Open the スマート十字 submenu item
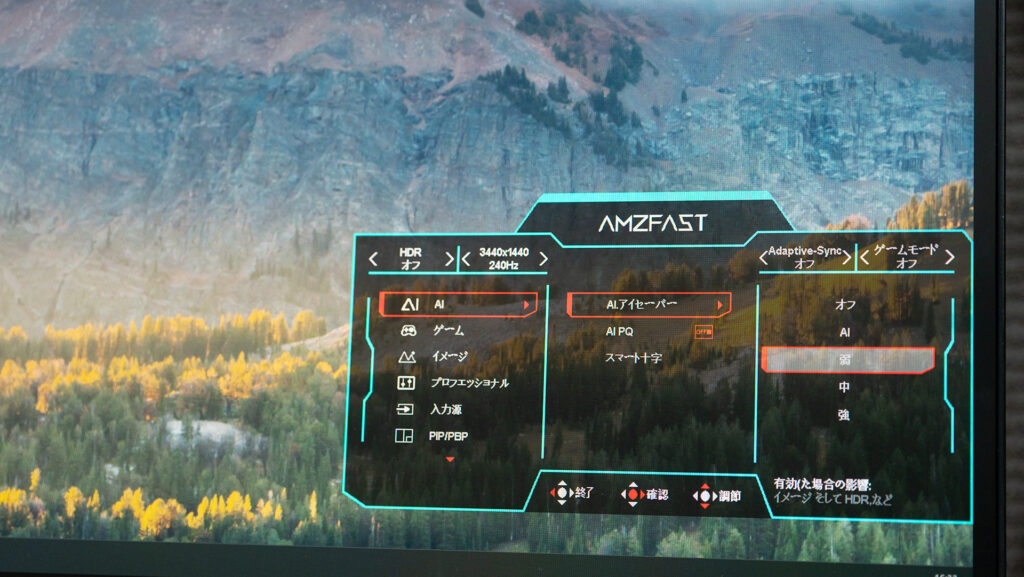The width and height of the screenshot is (1024, 577). [633, 357]
